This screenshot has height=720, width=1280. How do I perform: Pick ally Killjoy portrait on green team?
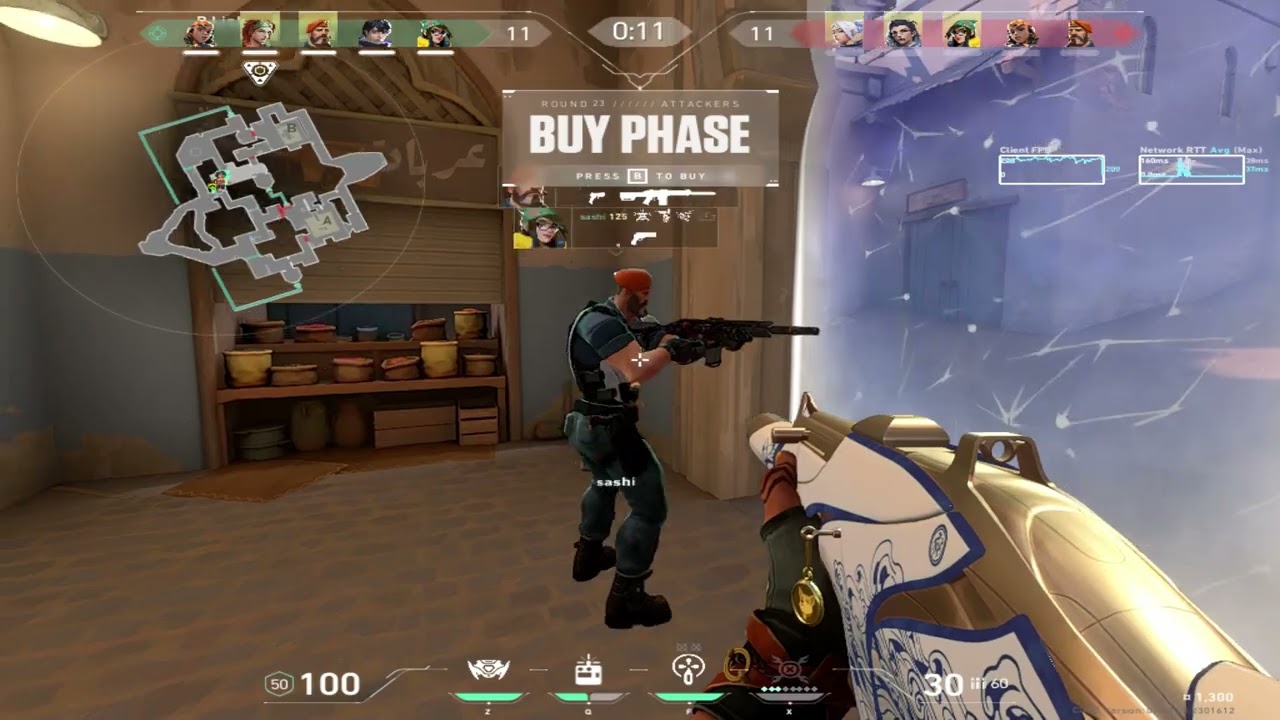pos(435,32)
